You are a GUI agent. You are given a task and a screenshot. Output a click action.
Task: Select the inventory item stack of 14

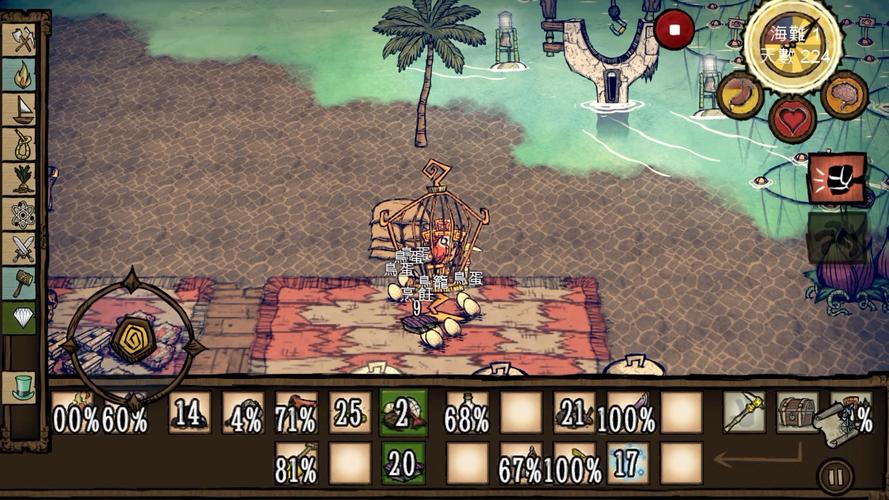pyautogui.click(x=189, y=412)
